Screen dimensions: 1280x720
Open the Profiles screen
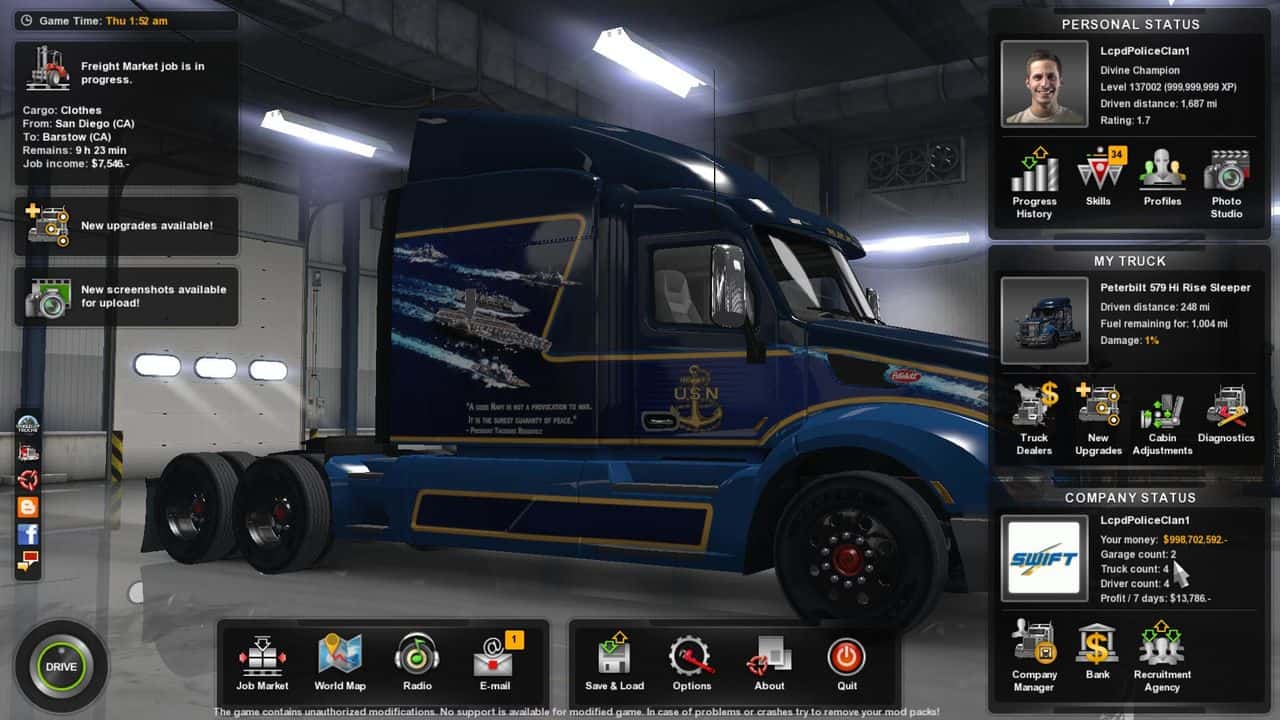click(x=1162, y=177)
